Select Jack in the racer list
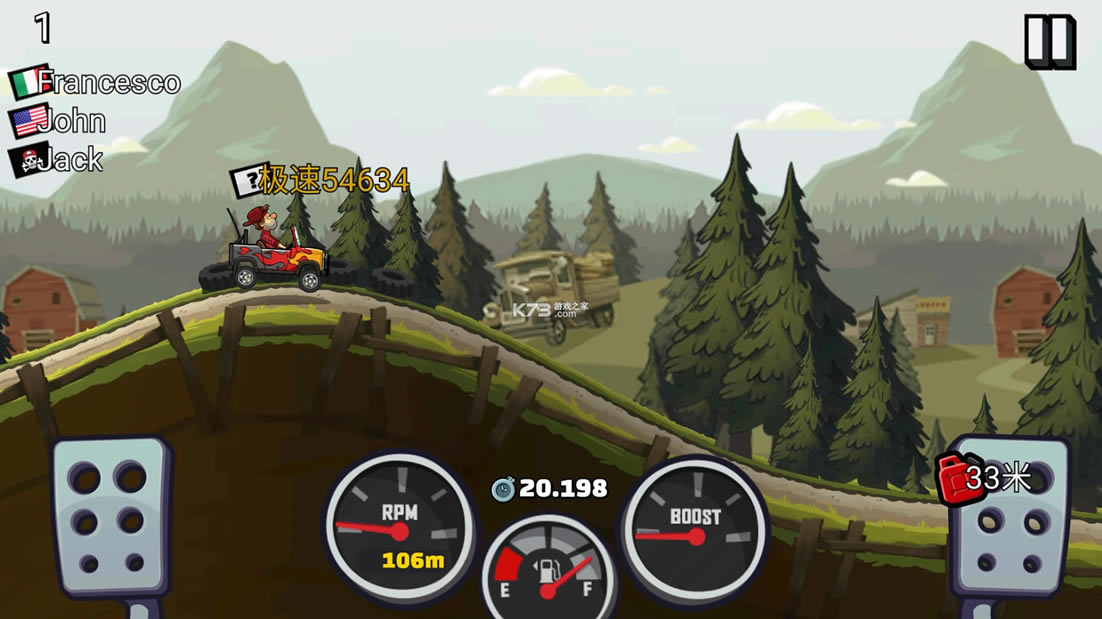1102x619 pixels. 56,159
